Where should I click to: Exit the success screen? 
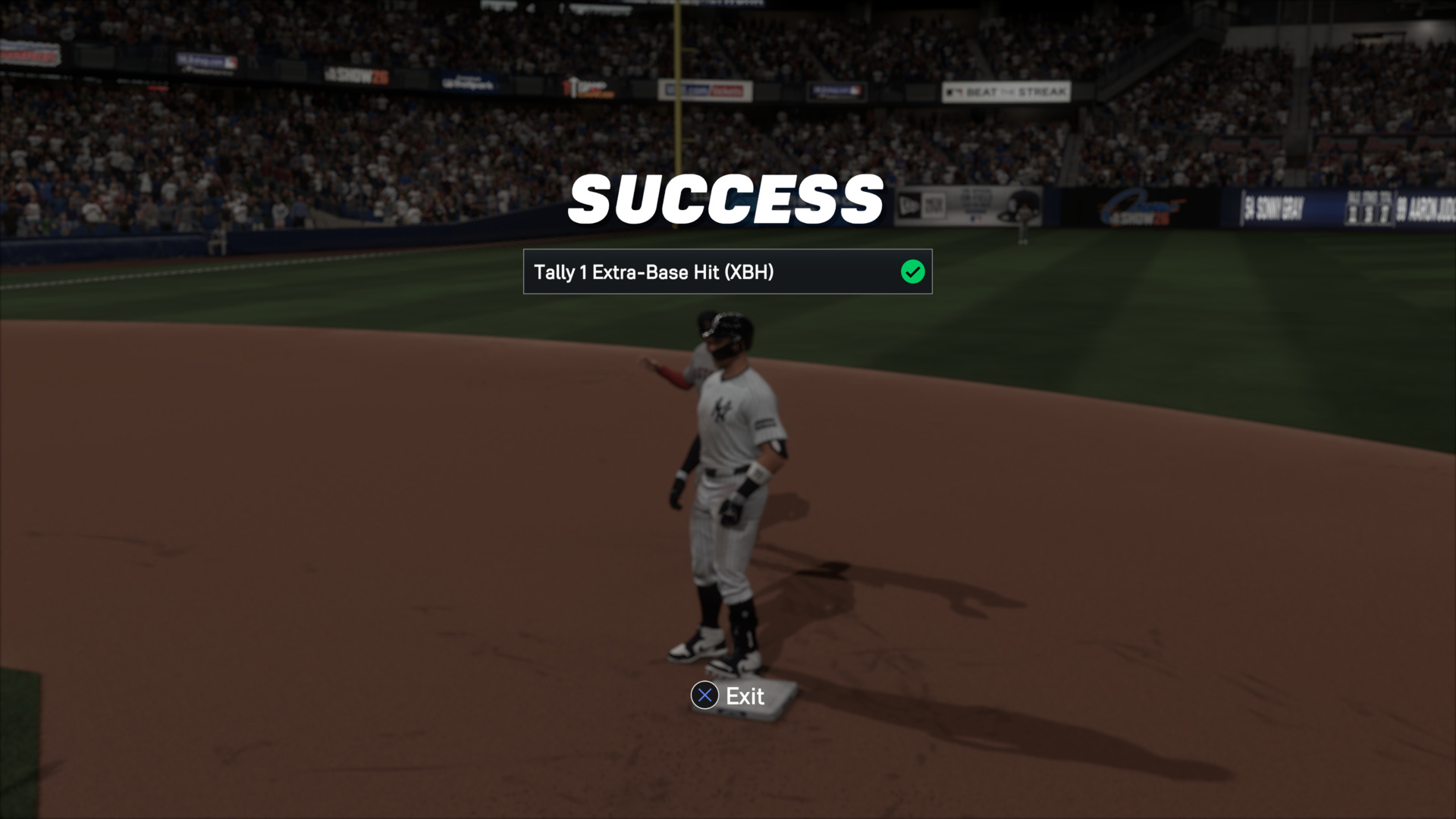728,695
